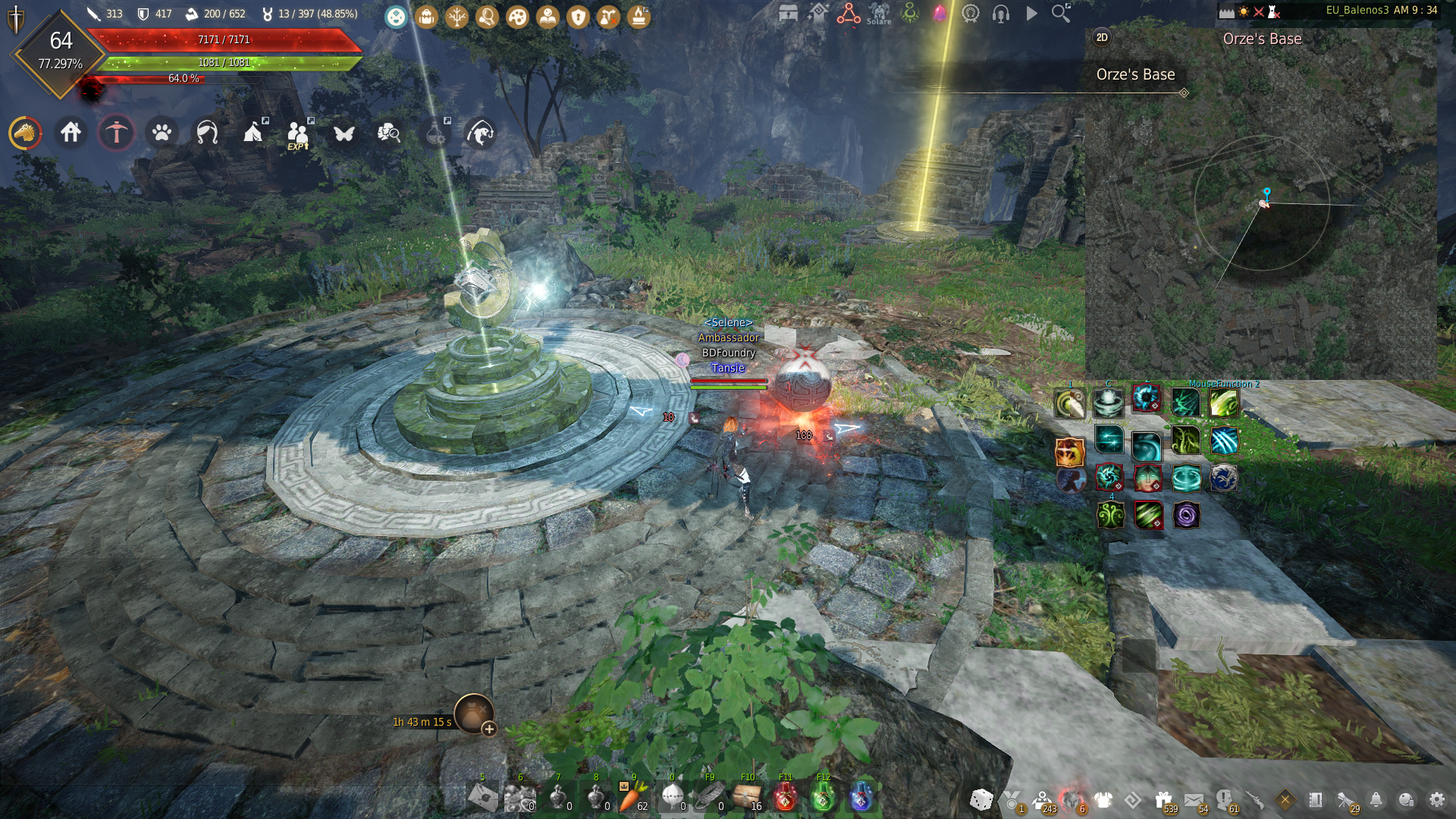The height and width of the screenshot is (819, 1456).
Task: Expand the gift box showing 539 rewards
Action: [1164, 798]
